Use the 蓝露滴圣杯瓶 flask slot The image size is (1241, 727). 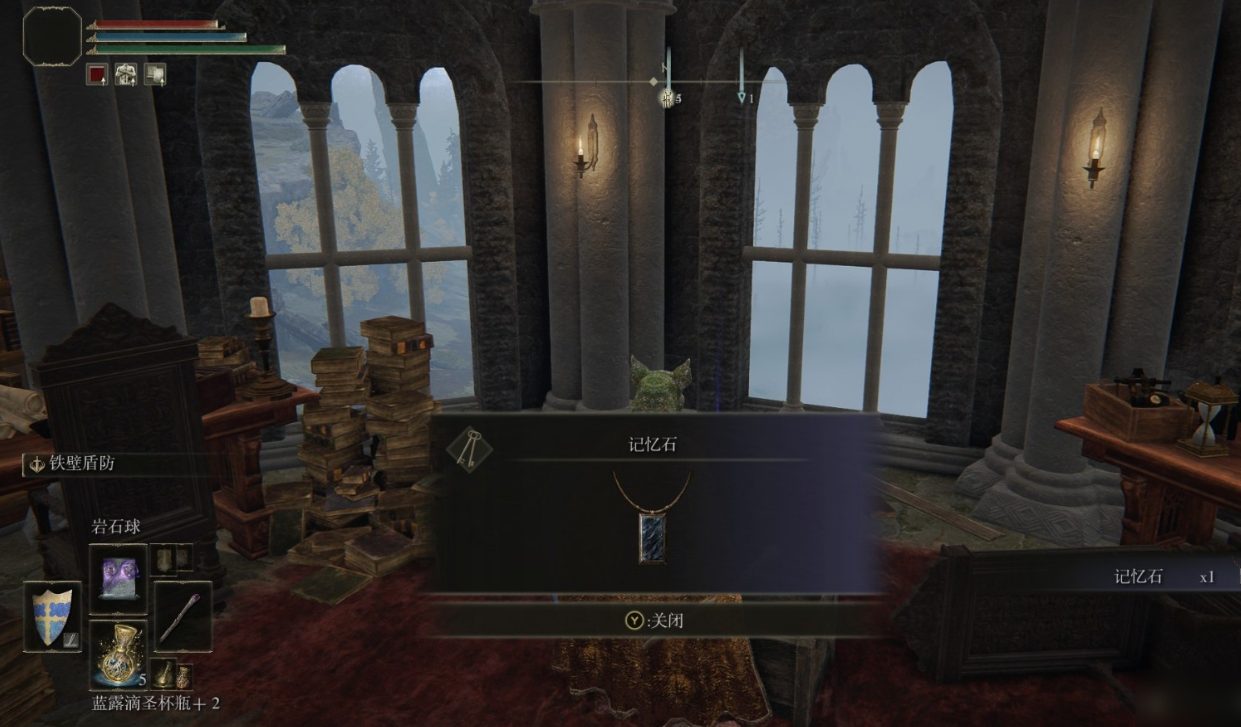(x=118, y=654)
